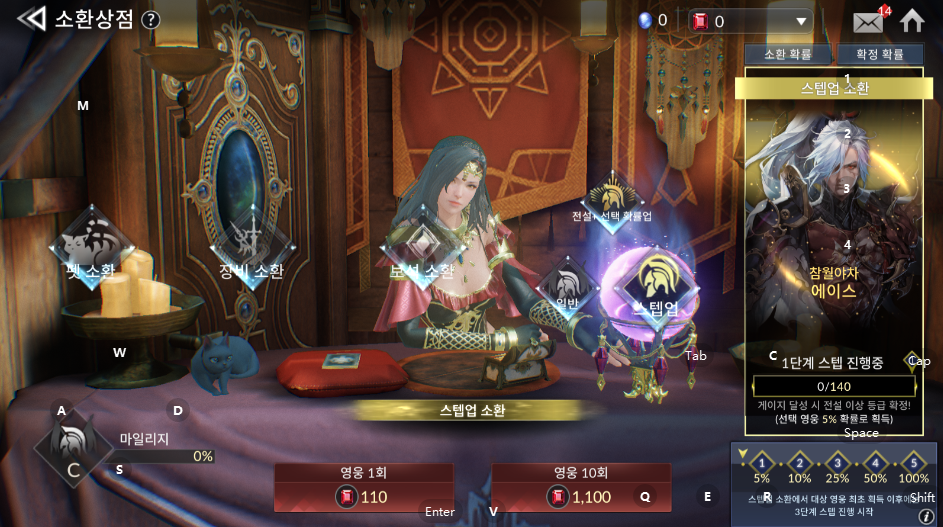The height and width of the screenshot is (527, 943).
Task: Show the 소환 확률 rates
Action: pos(788,54)
